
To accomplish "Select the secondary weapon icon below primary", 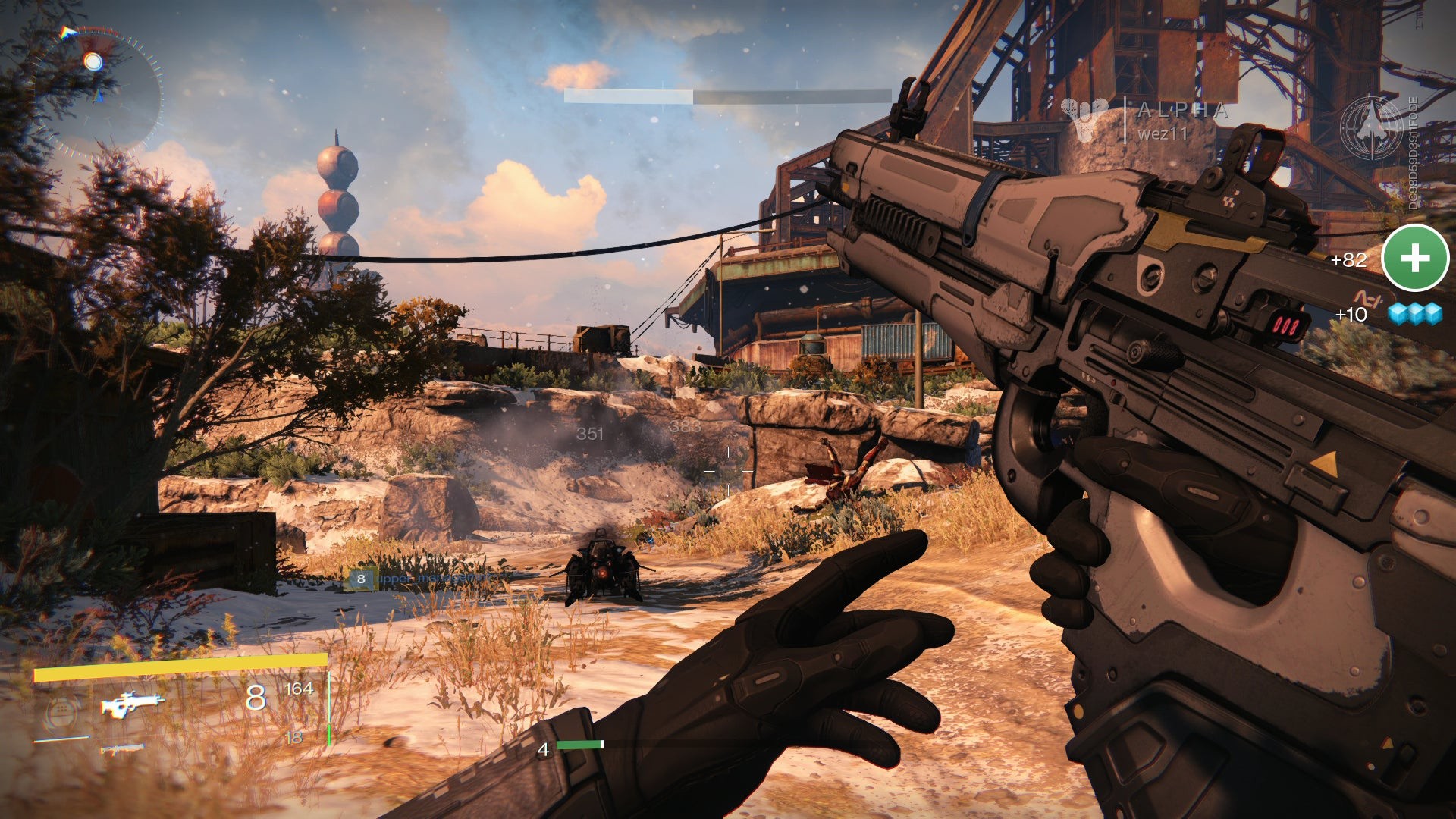I will (122, 749).
